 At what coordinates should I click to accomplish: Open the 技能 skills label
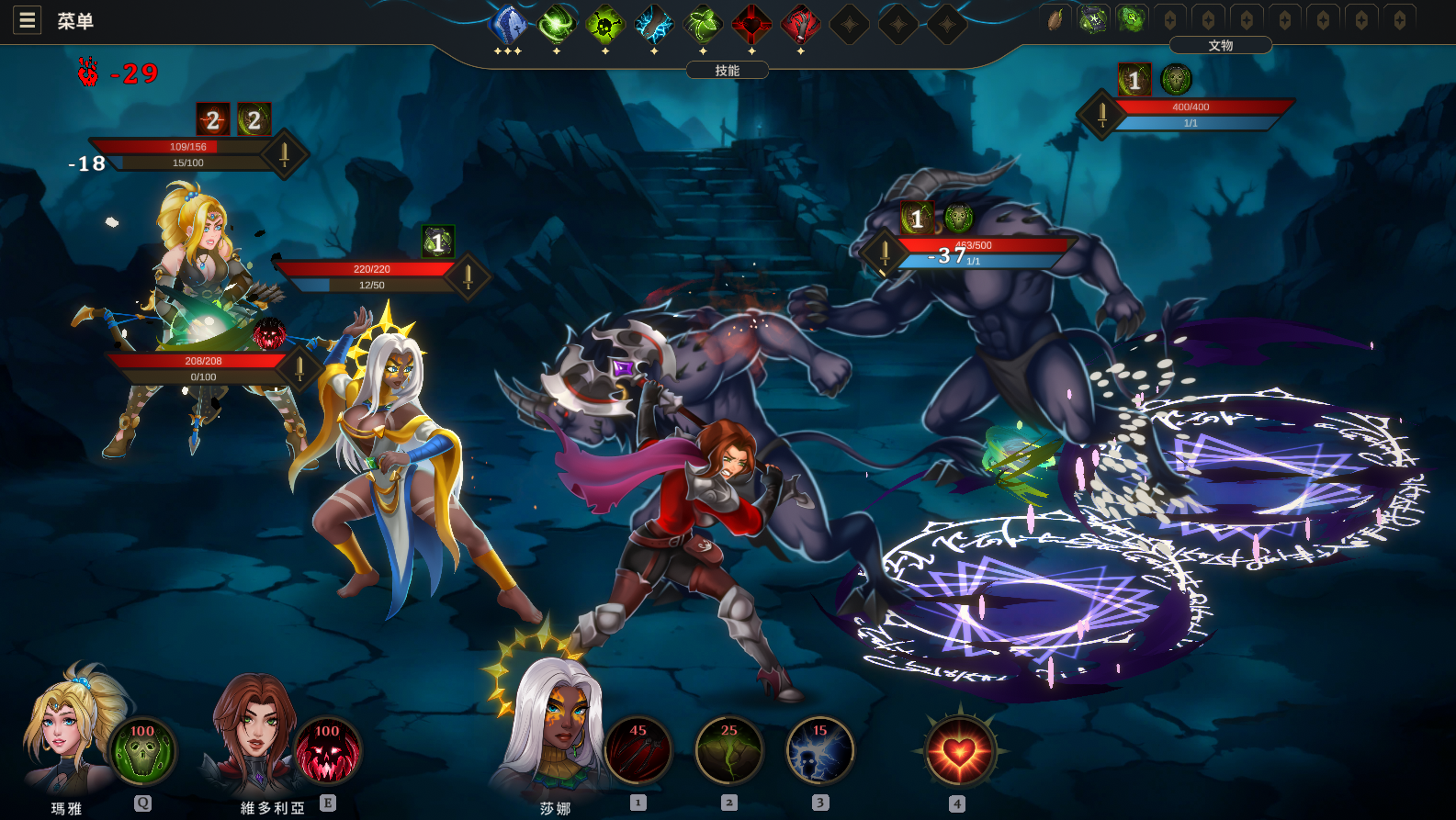tap(728, 71)
